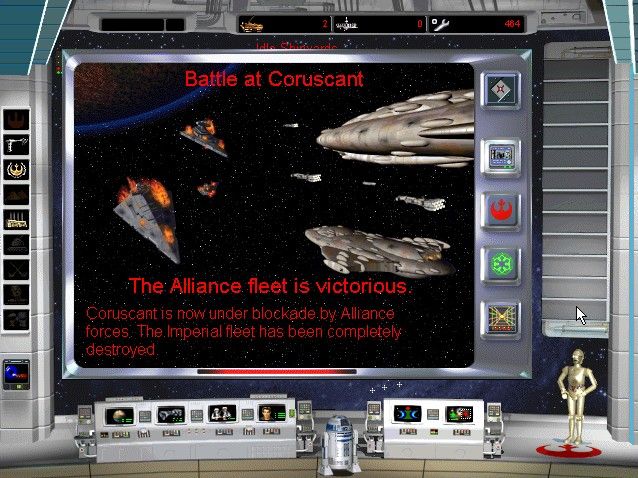The height and width of the screenshot is (478, 638).
Task: Choose the yellow X-wing targeting button
Action: 500,319
